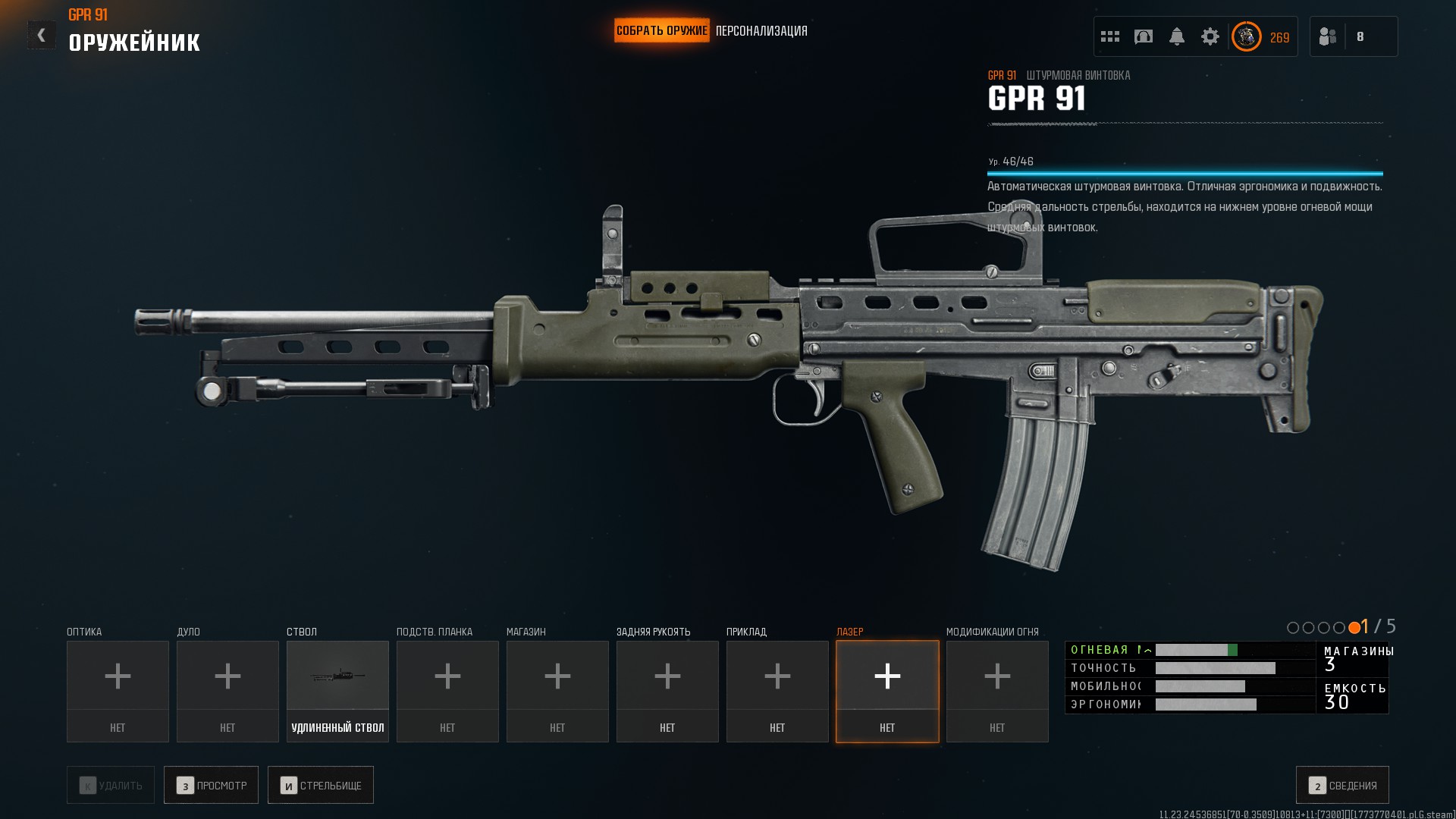Select the Дуло attachment slot
The width and height of the screenshot is (1456, 819).
(227, 690)
